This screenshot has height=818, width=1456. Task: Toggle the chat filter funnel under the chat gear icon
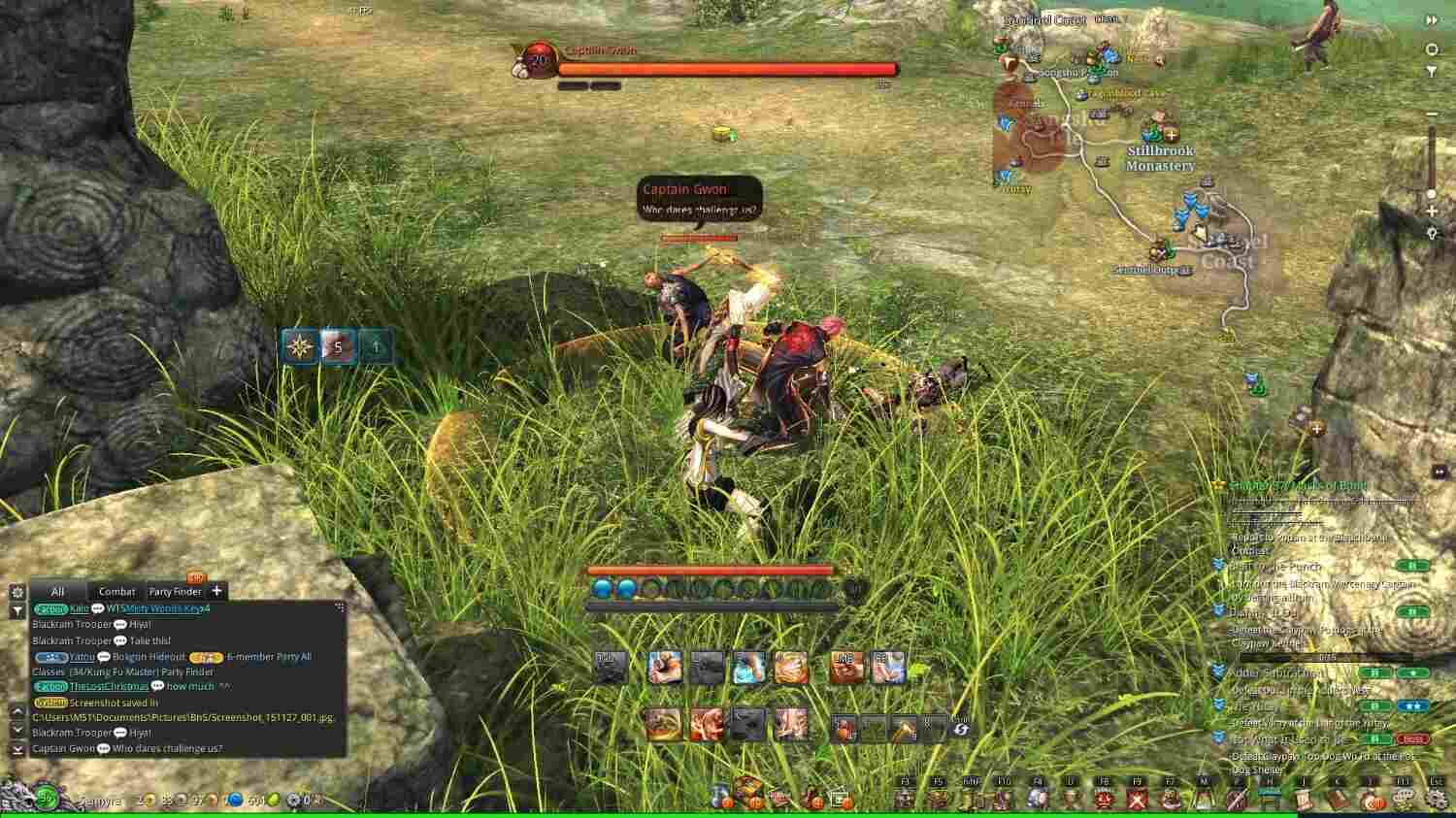pyautogui.click(x=17, y=609)
